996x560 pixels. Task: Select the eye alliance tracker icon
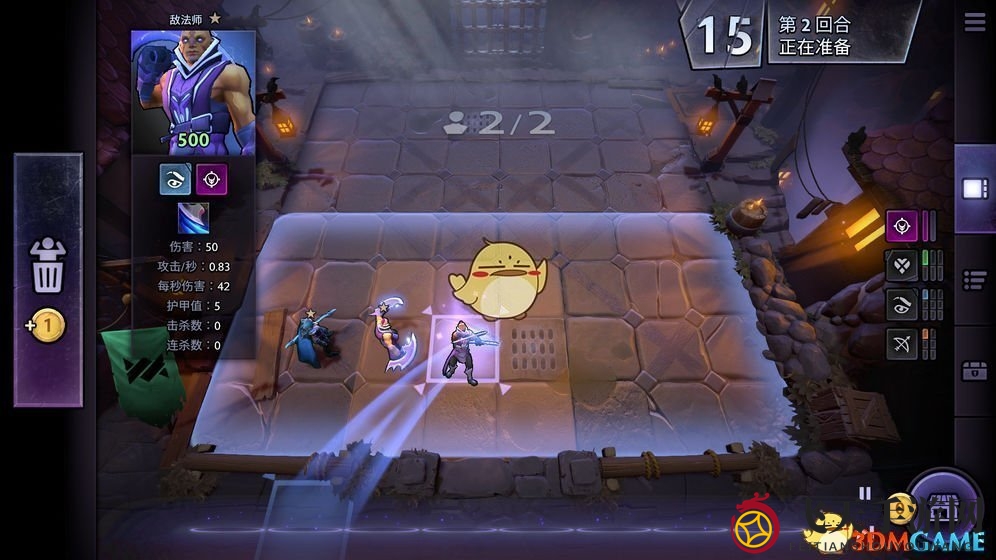(x=901, y=305)
